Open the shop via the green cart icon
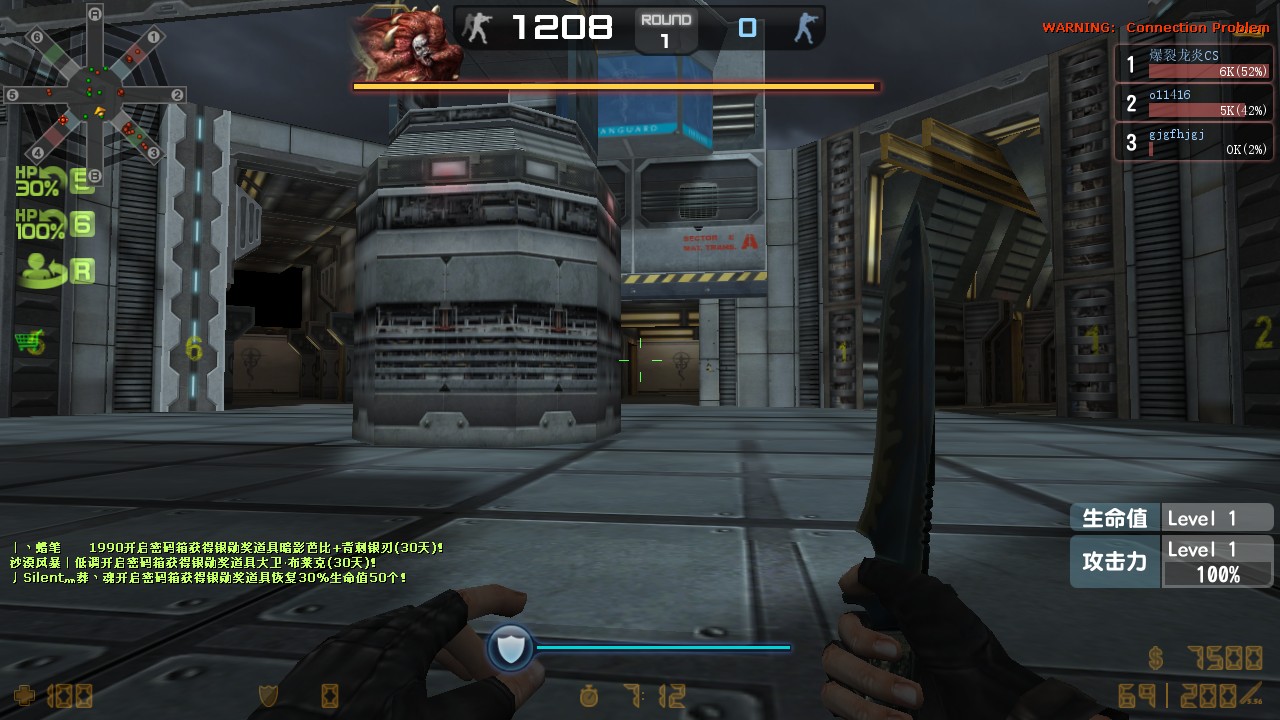This screenshot has height=720, width=1280. point(30,343)
